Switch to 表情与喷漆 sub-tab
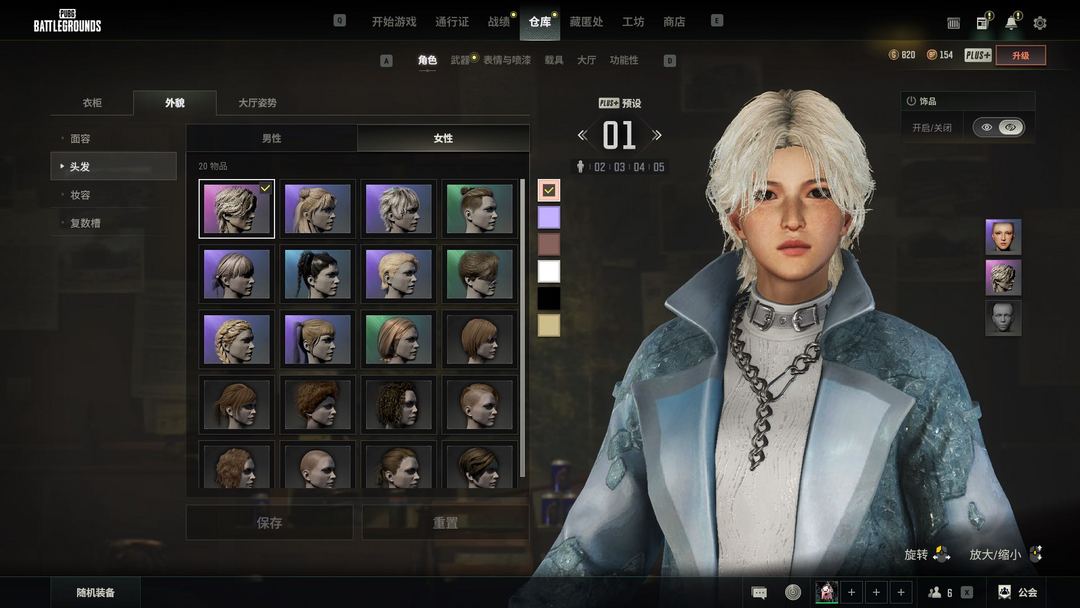Image resolution: width=1080 pixels, height=608 pixels. [507, 60]
